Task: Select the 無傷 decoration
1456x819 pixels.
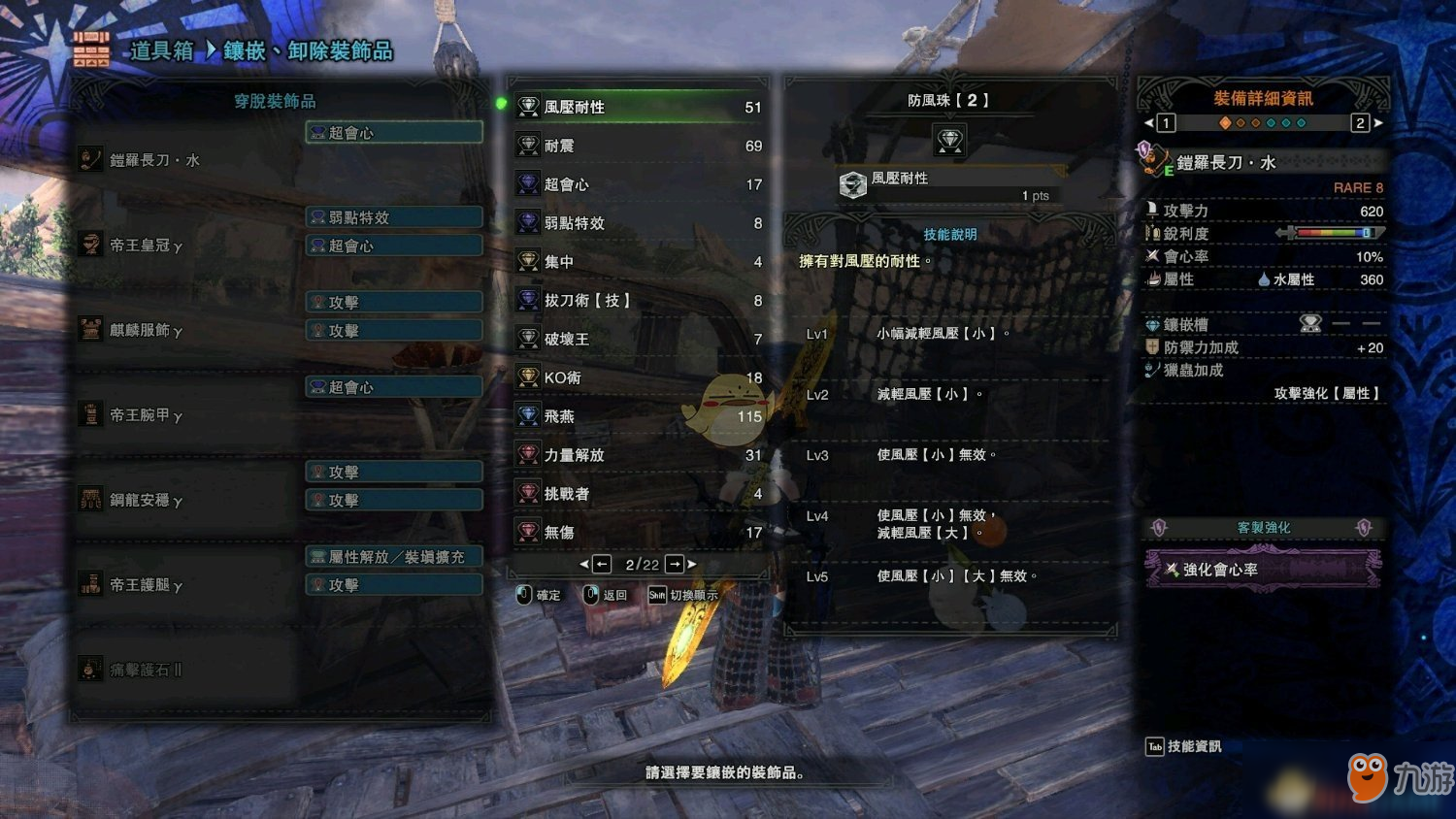Action: 639,533
